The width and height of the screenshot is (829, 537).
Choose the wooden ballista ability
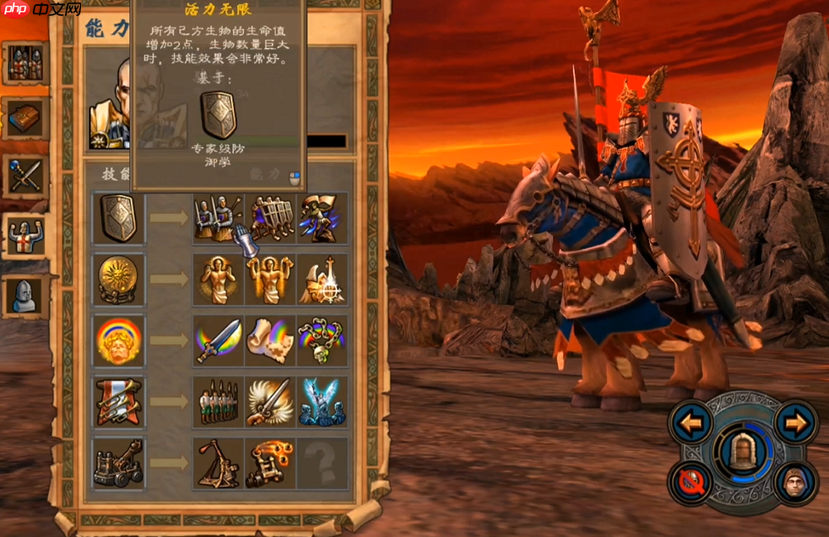pyautogui.click(x=219, y=463)
